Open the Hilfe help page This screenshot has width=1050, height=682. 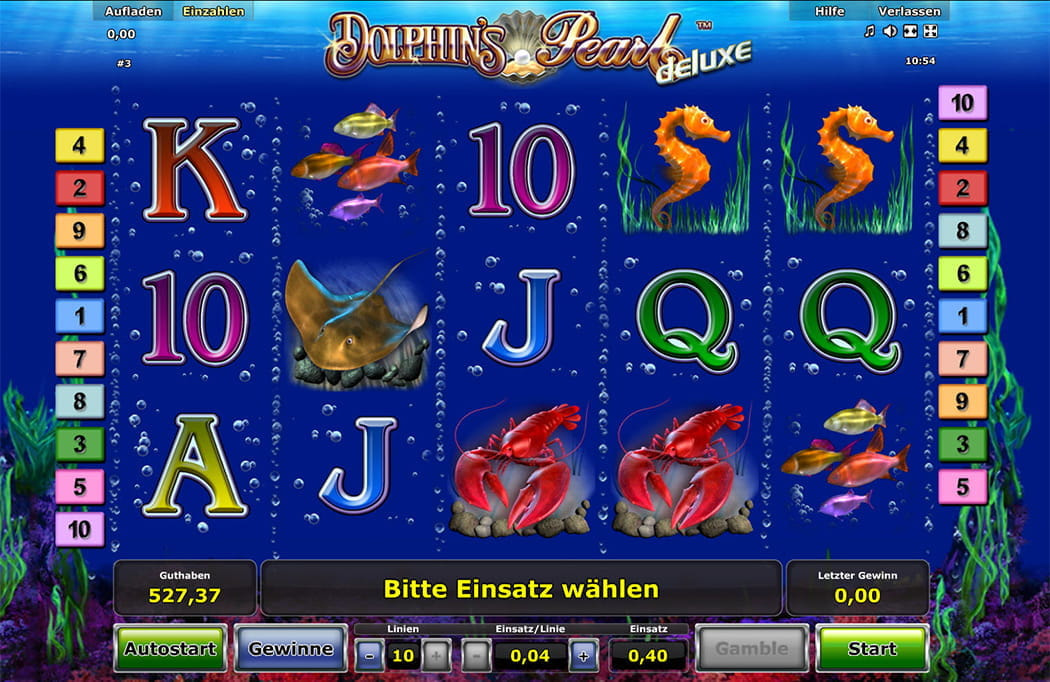pos(829,11)
